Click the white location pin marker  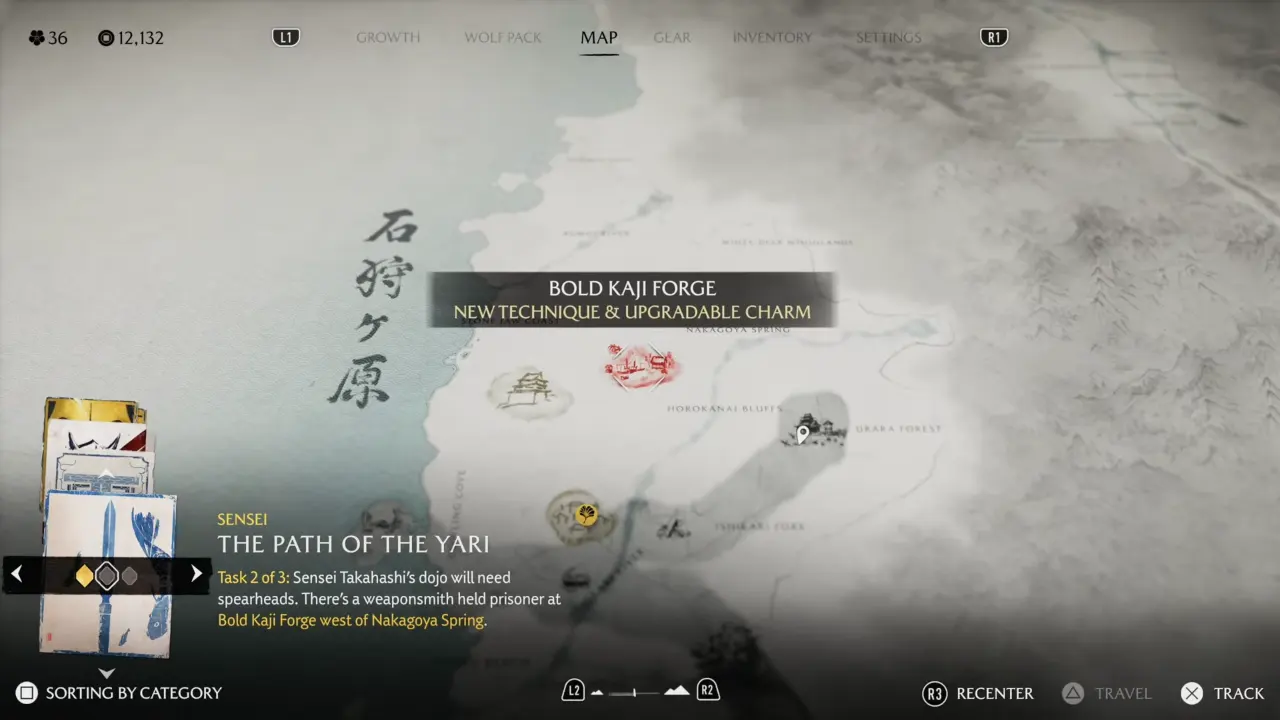click(x=802, y=434)
